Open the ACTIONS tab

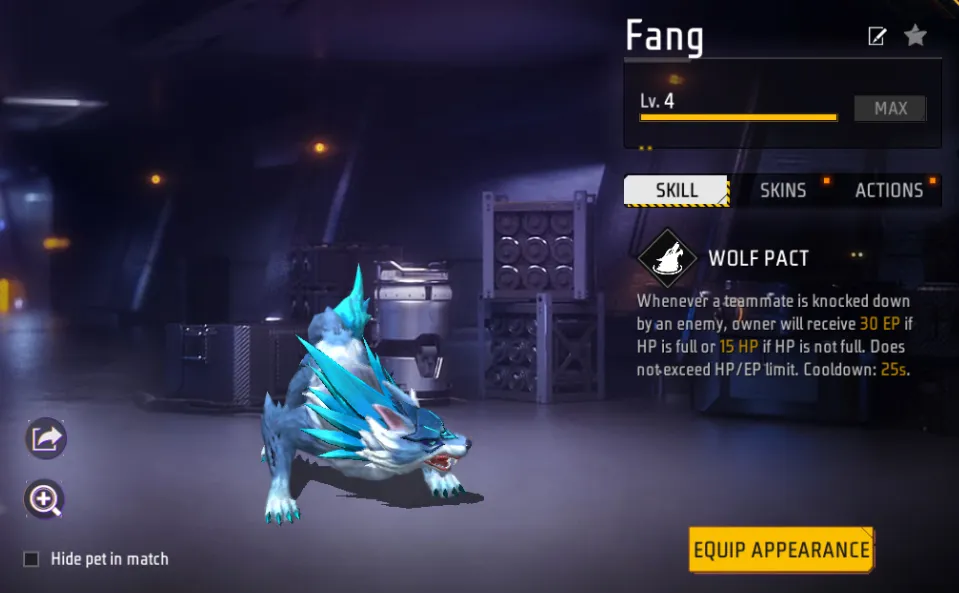888,190
